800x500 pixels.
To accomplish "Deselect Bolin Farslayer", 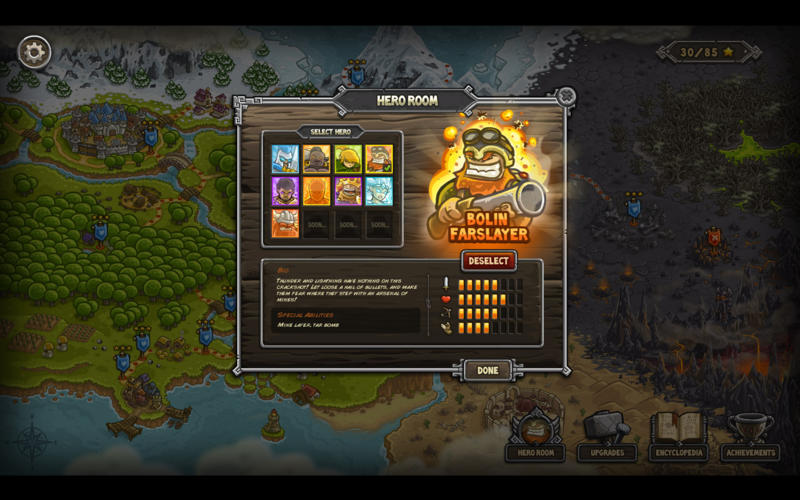I will (x=489, y=261).
